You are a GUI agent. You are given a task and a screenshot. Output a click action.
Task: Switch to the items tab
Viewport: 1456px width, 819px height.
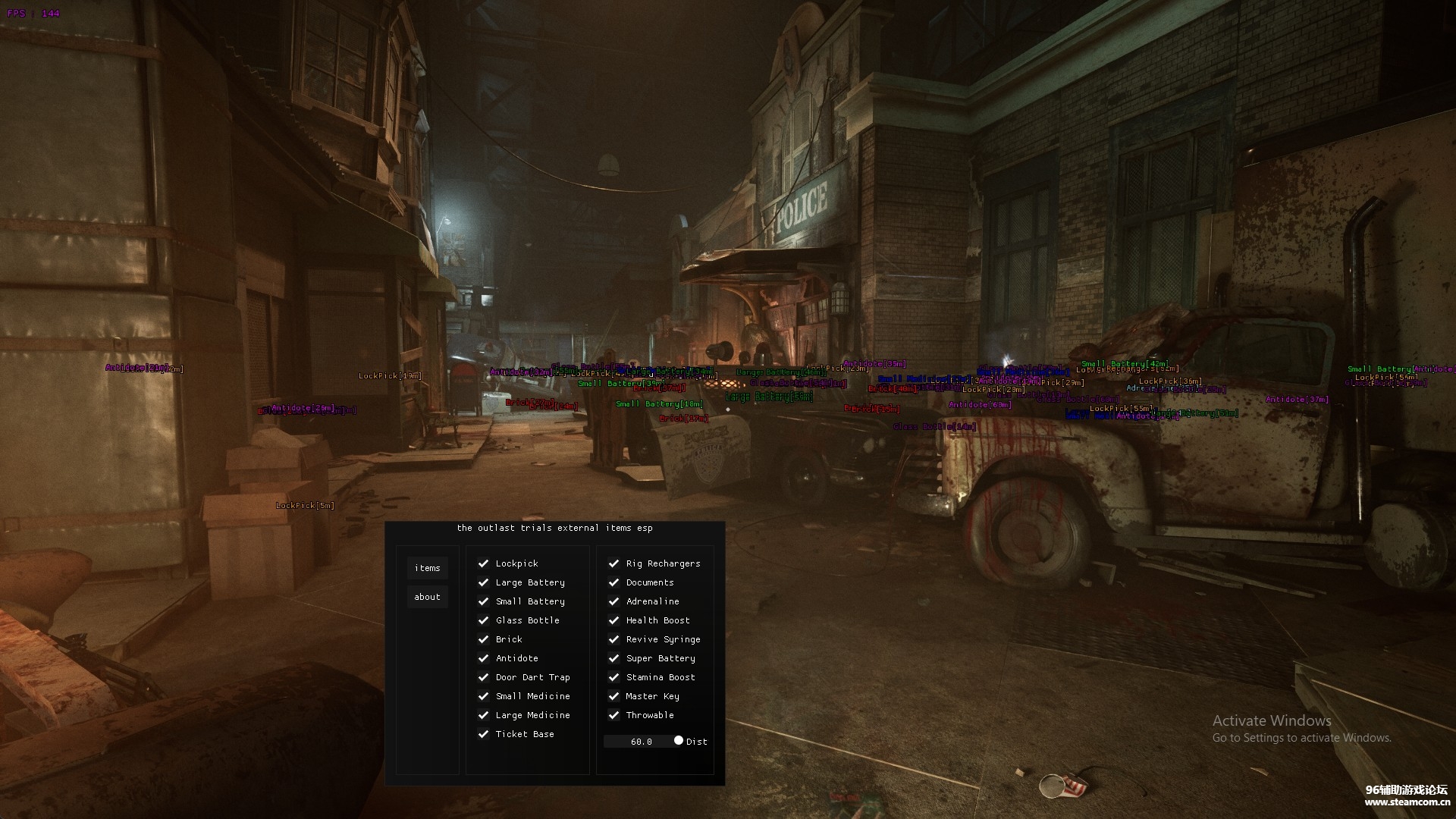click(427, 568)
